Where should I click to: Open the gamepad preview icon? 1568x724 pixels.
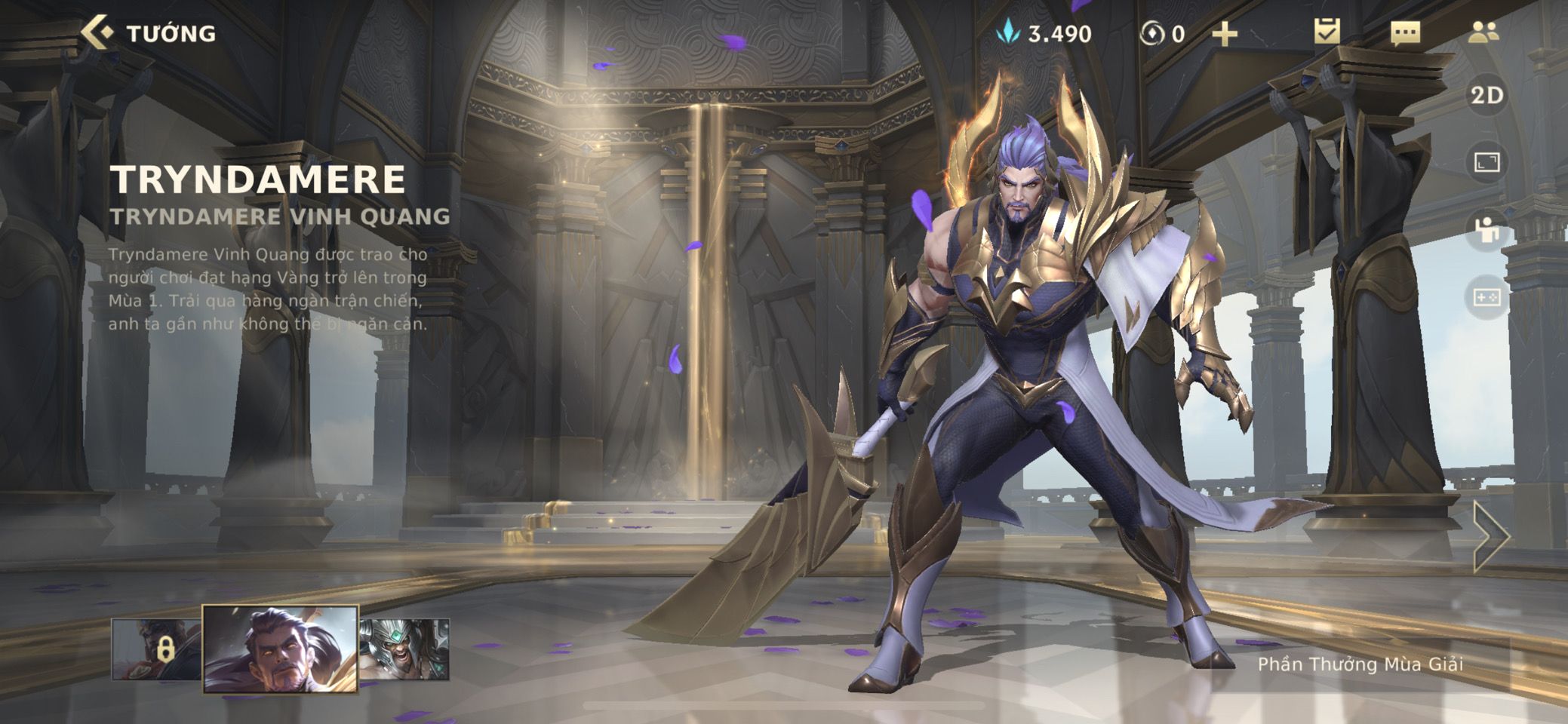(1487, 297)
